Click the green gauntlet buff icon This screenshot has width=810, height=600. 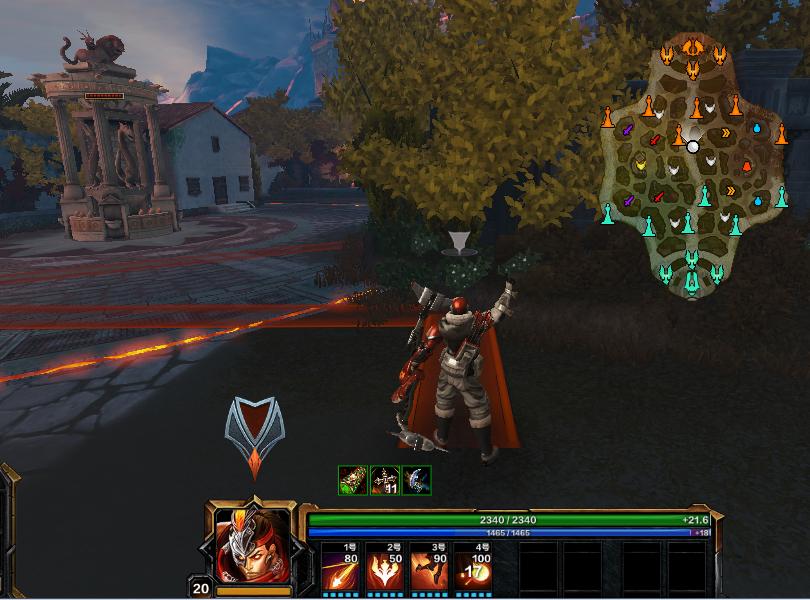(352, 479)
